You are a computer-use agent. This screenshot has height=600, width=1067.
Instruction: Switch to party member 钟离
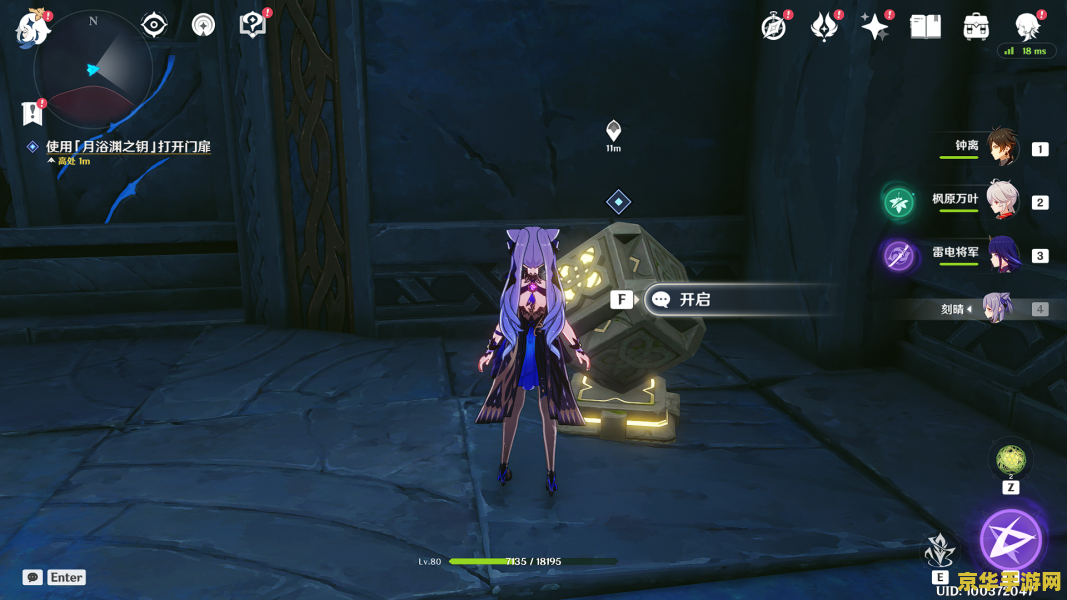click(1001, 147)
